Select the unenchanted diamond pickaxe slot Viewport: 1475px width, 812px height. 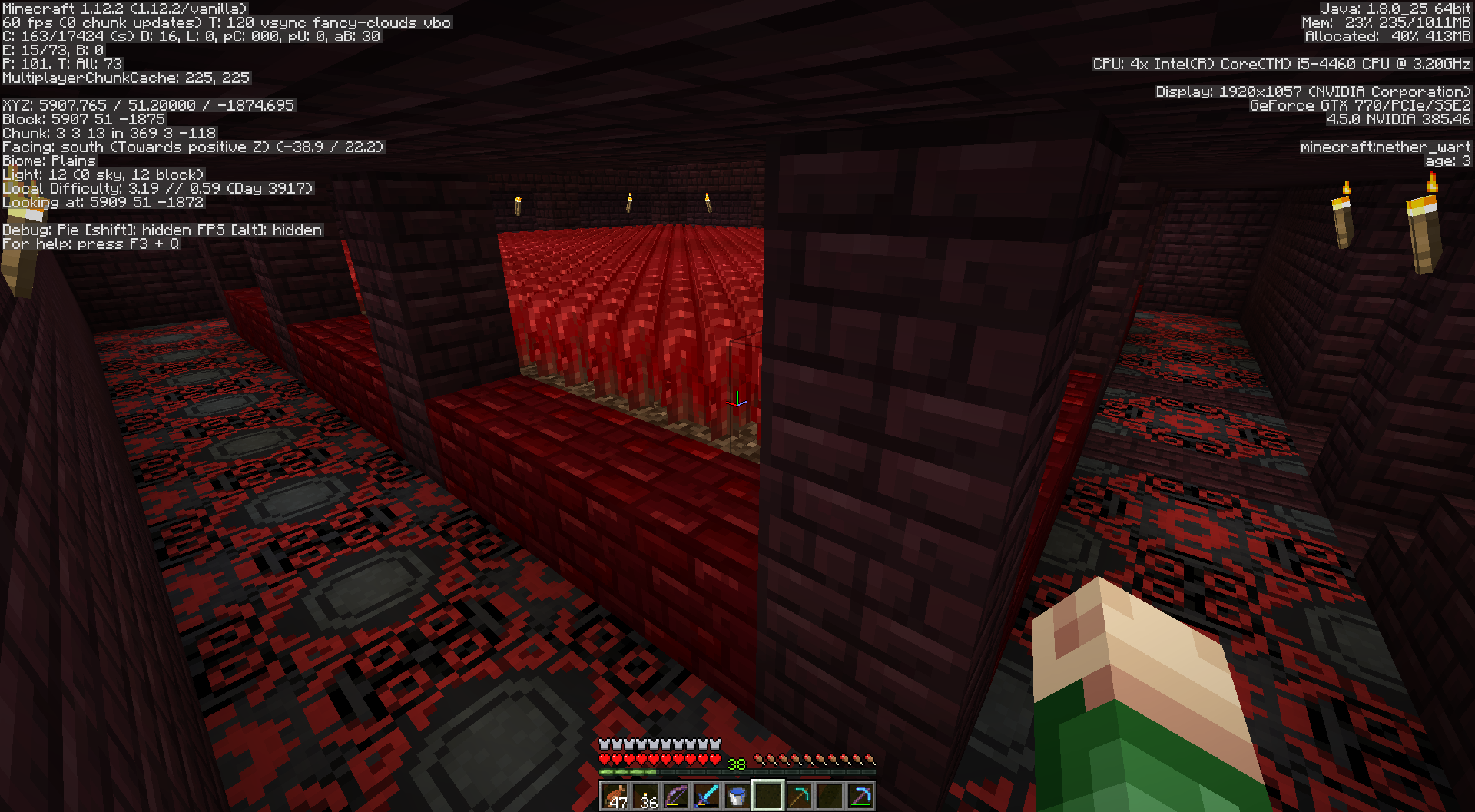click(x=799, y=796)
